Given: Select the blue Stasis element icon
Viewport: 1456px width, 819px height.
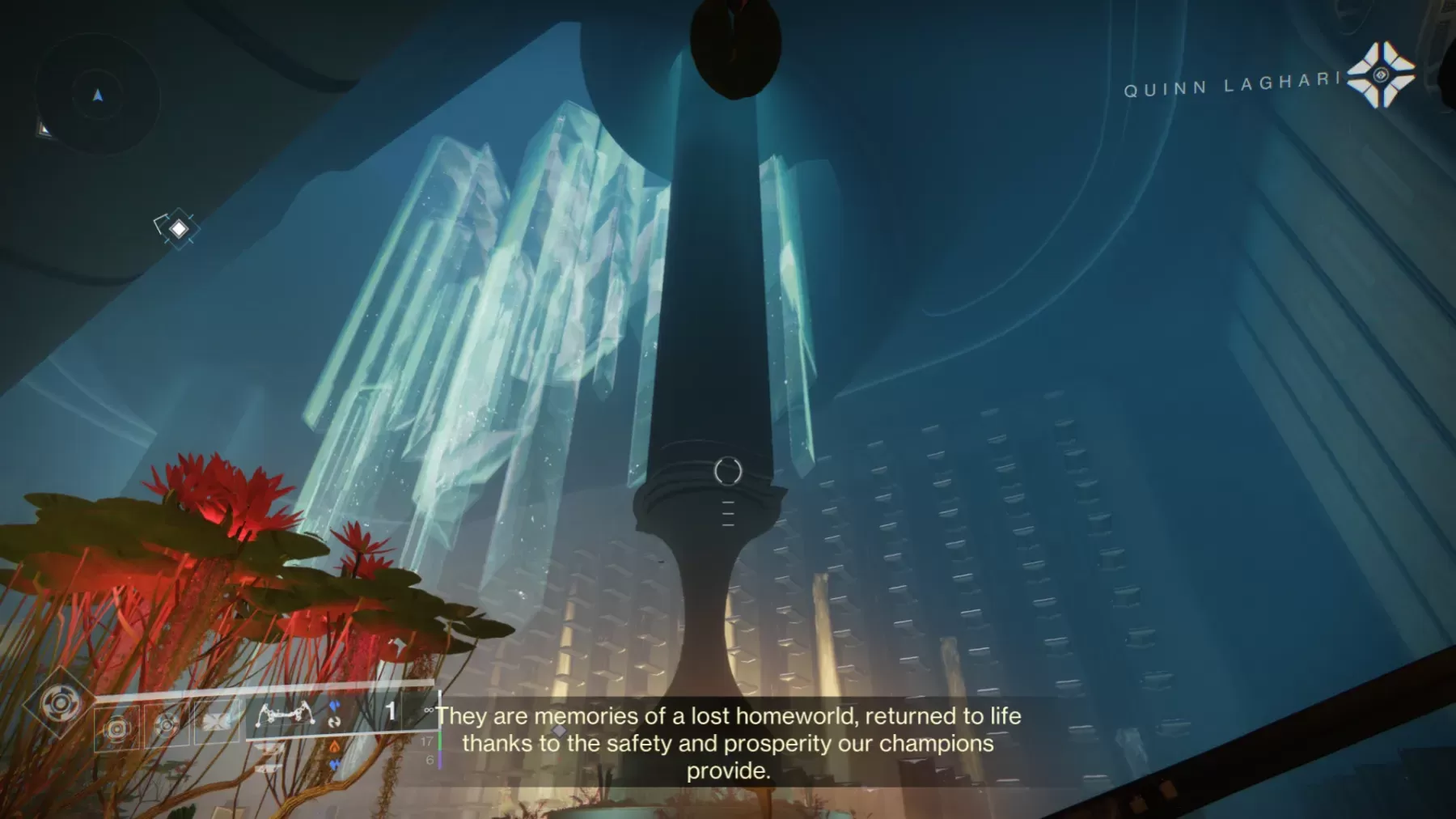Looking at the screenshot, I should (x=336, y=705).
